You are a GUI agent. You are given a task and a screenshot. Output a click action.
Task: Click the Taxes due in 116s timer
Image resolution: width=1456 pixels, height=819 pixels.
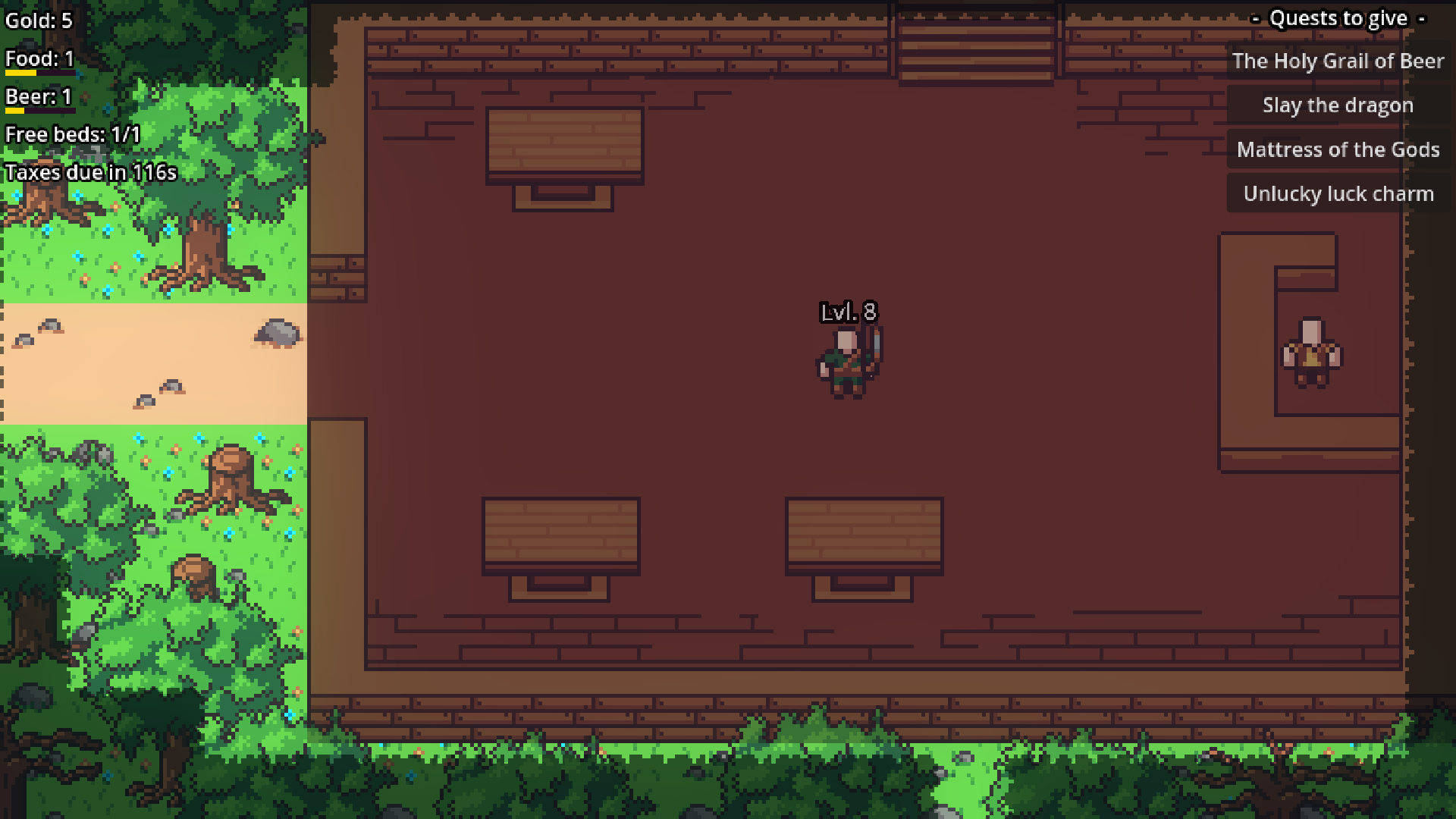point(89,172)
